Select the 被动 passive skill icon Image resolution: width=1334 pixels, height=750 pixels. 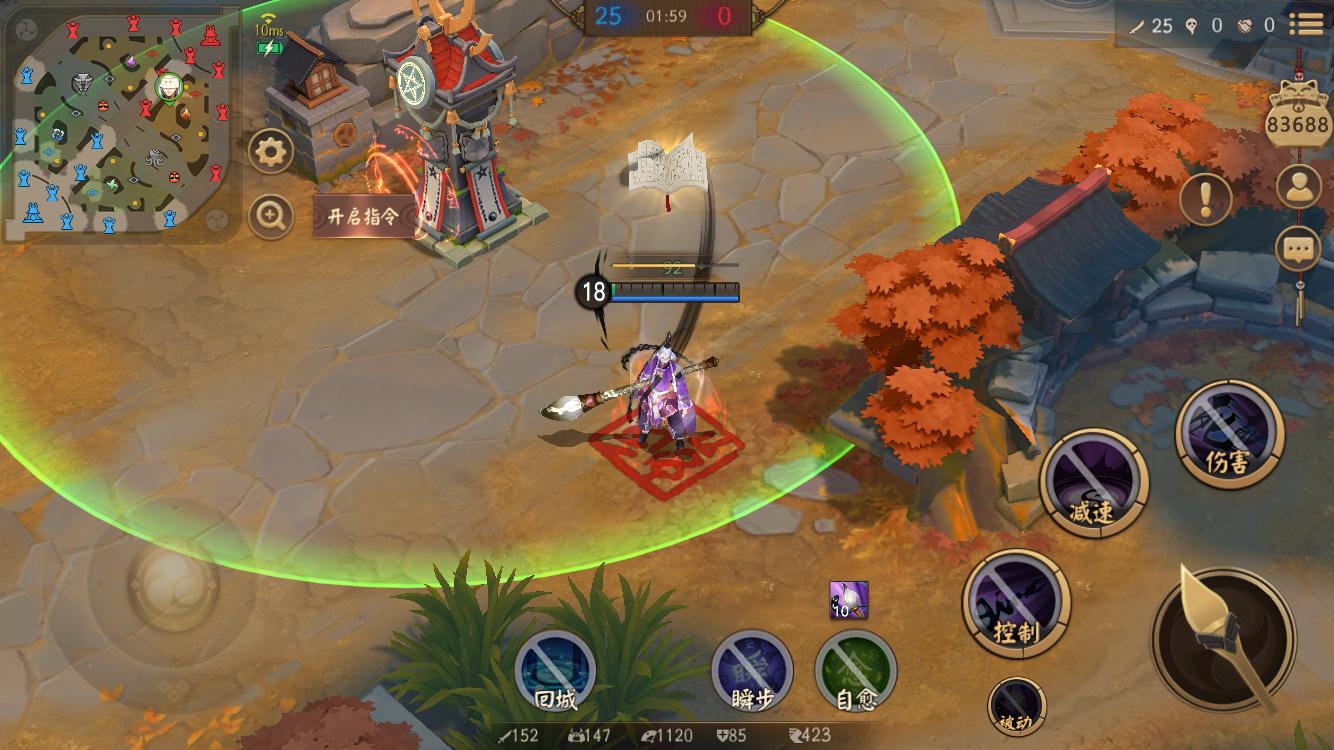tap(1017, 705)
